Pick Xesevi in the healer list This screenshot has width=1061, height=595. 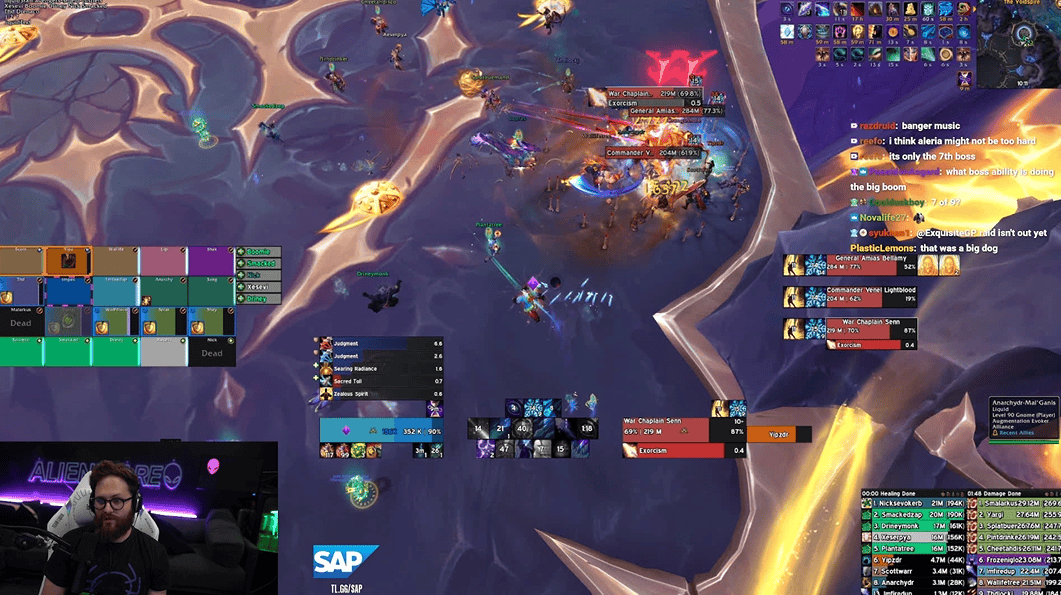[x=259, y=286]
